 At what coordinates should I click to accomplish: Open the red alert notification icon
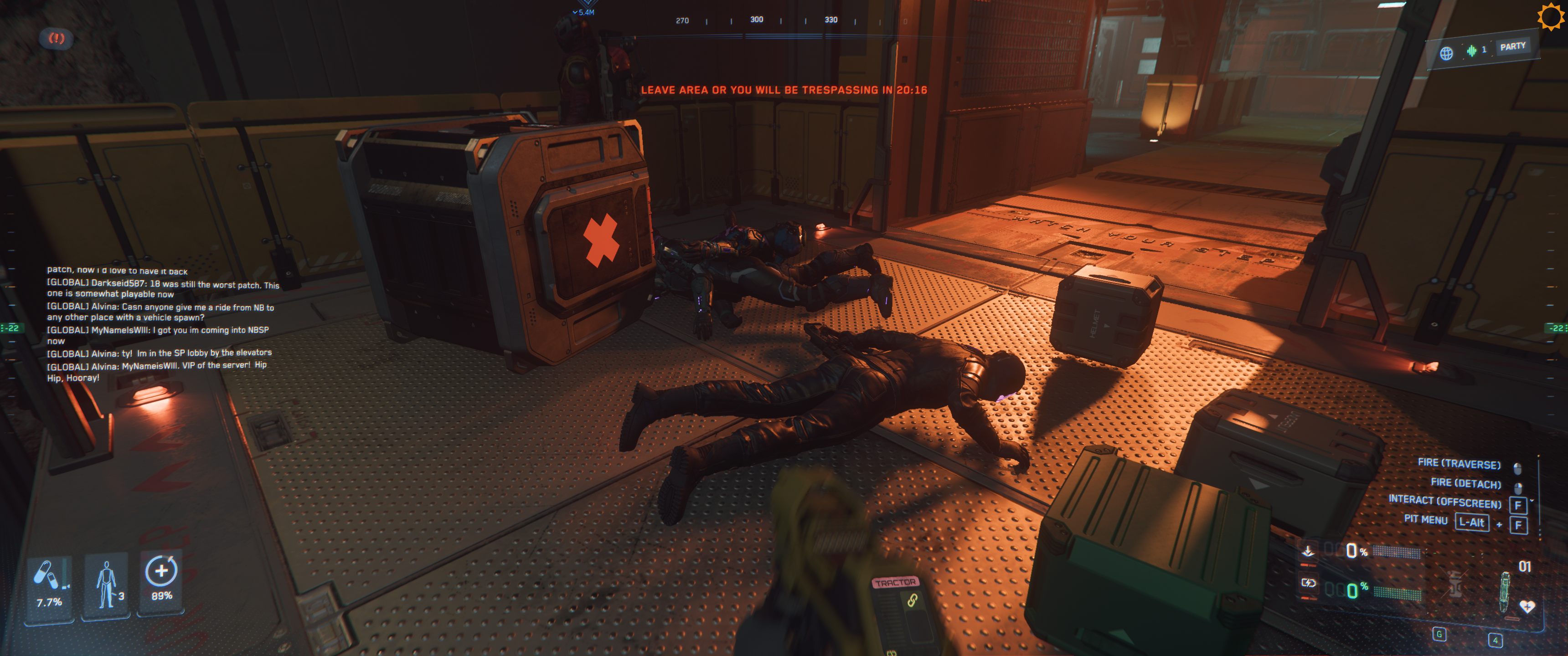pos(56,38)
